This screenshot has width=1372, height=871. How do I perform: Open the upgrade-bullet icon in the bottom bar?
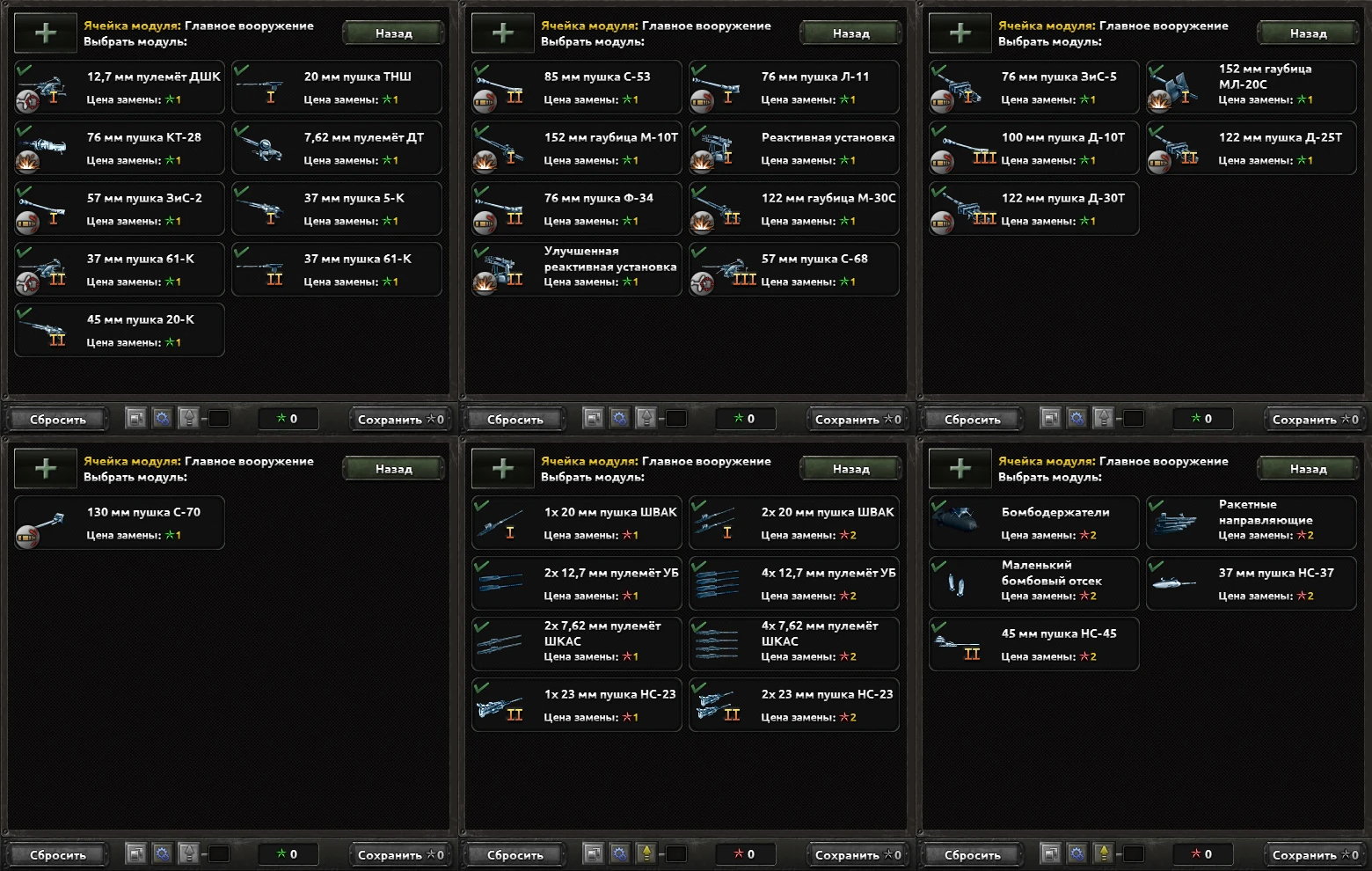pos(190,418)
